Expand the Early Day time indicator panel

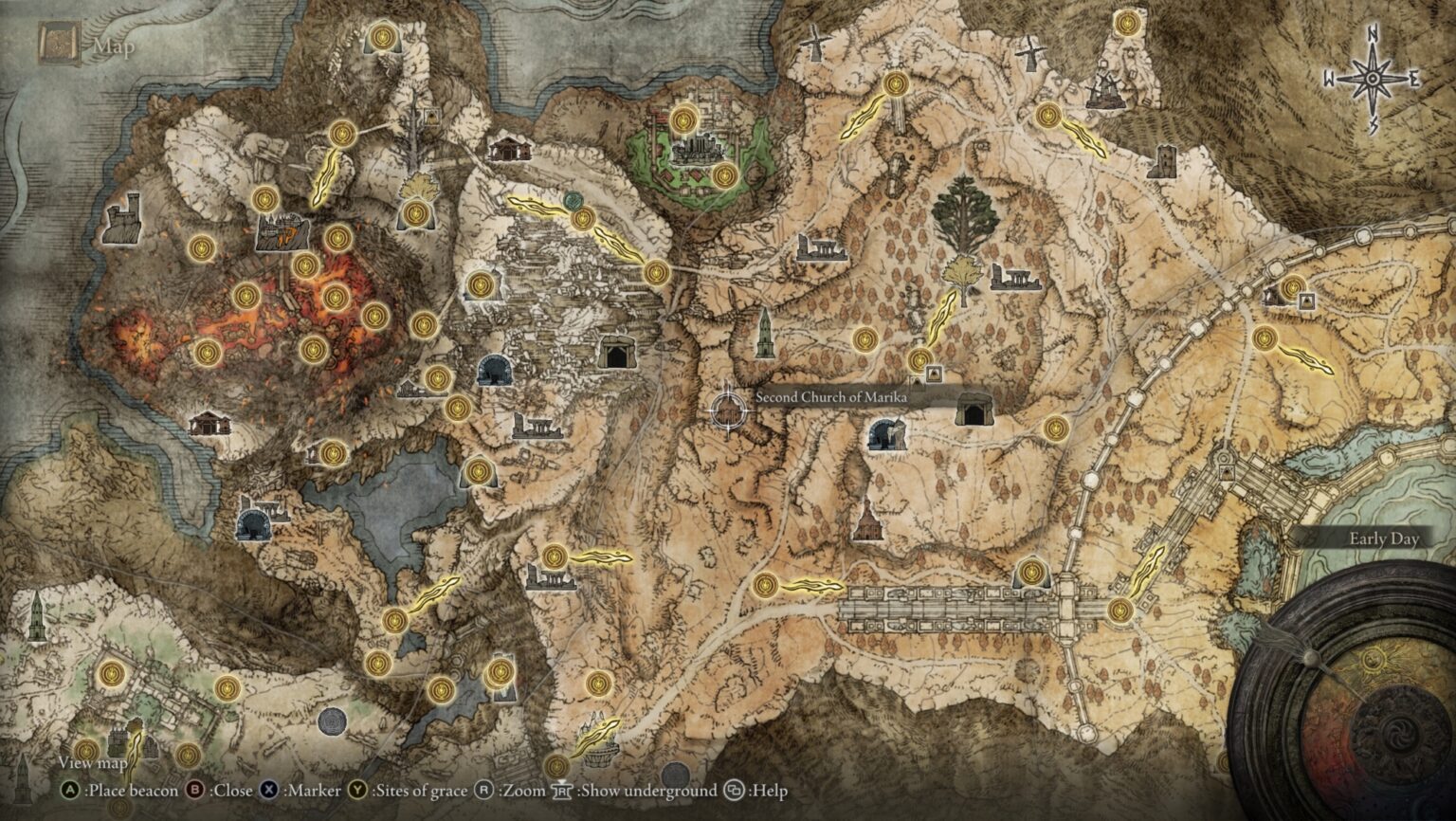click(1383, 538)
